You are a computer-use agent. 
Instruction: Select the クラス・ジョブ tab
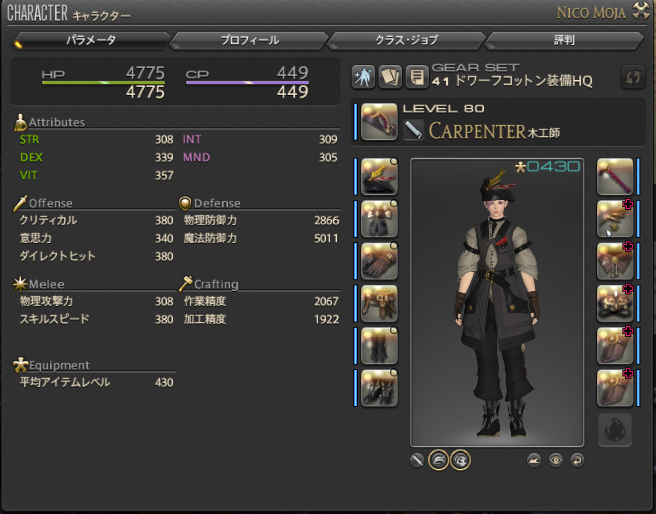[406, 41]
